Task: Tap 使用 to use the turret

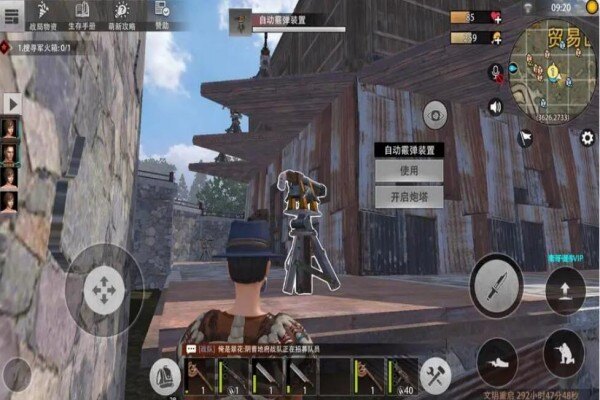Action: pos(409,171)
